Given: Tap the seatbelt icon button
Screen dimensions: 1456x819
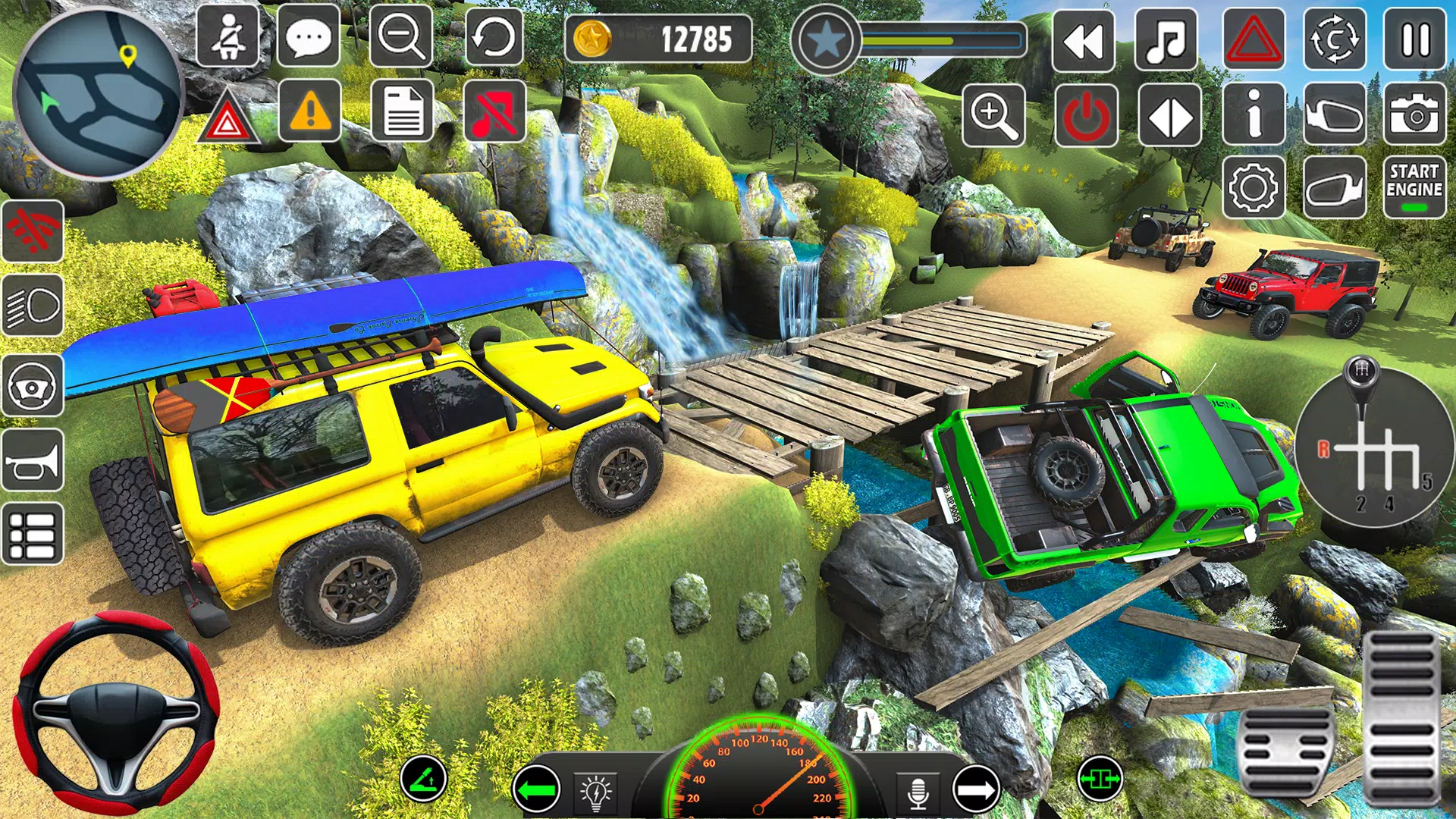Looking at the screenshot, I should click(x=227, y=36).
